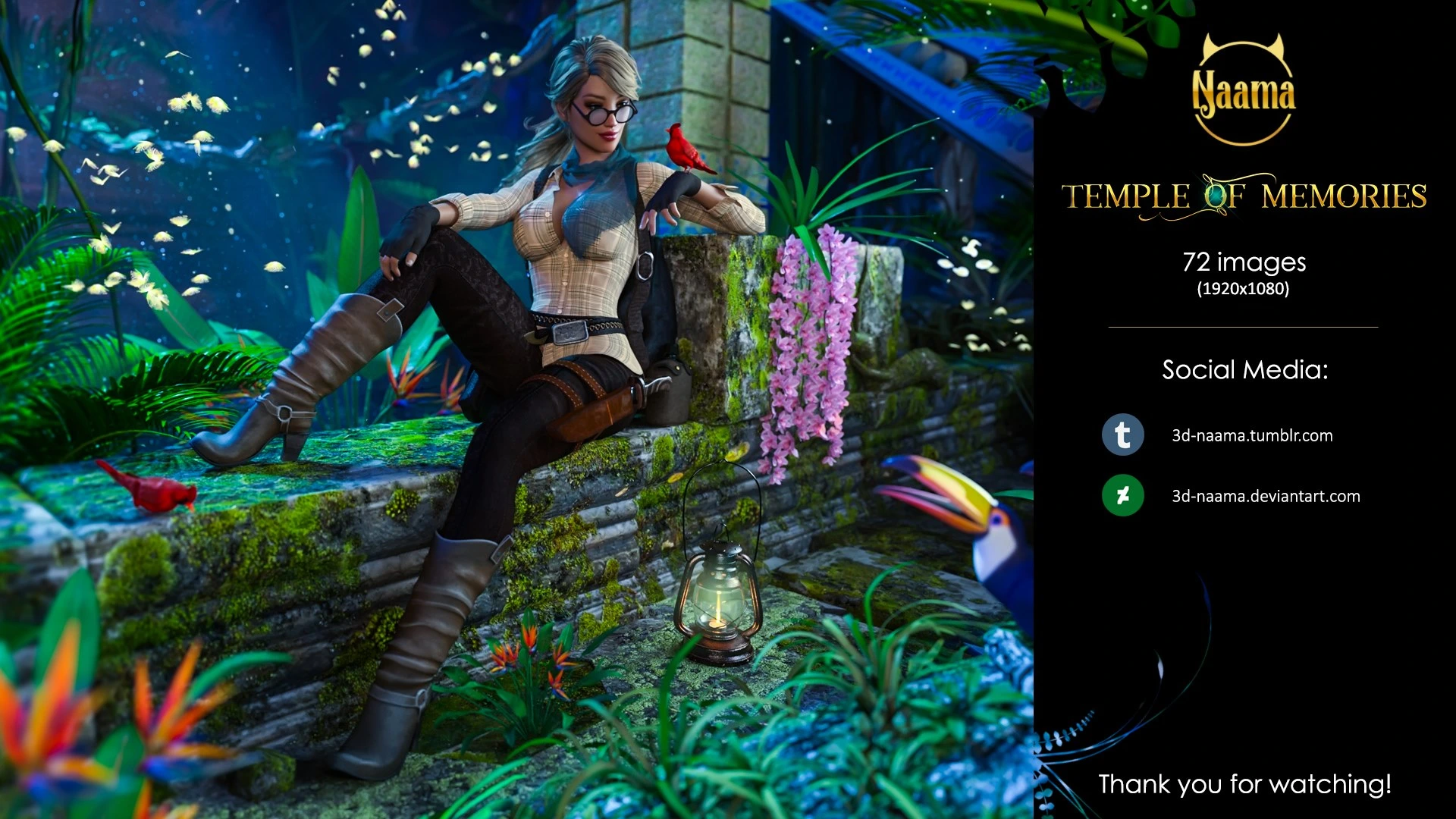
Task: Click the Tumblr logo icon
Action: point(1122,435)
